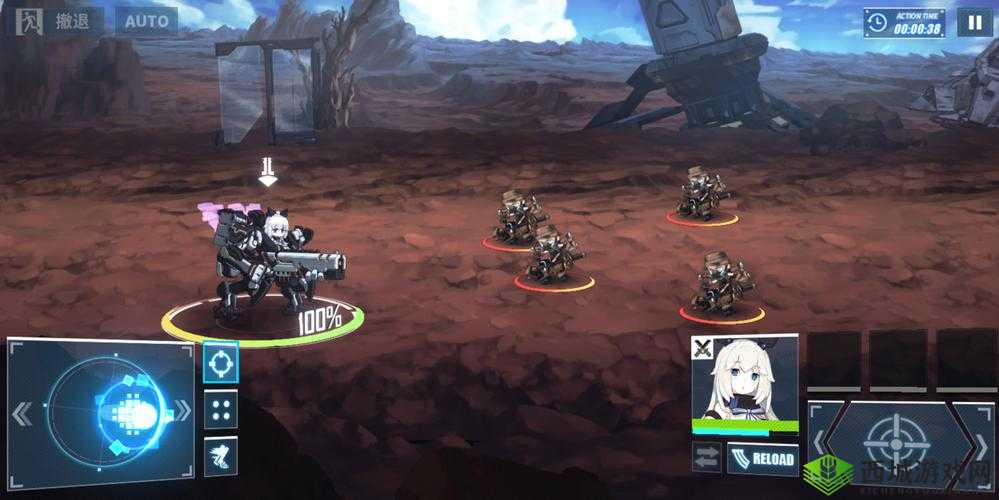The width and height of the screenshot is (999, 500).
Task: Activate the winged boot dash skill
Action: pos(220,456)
